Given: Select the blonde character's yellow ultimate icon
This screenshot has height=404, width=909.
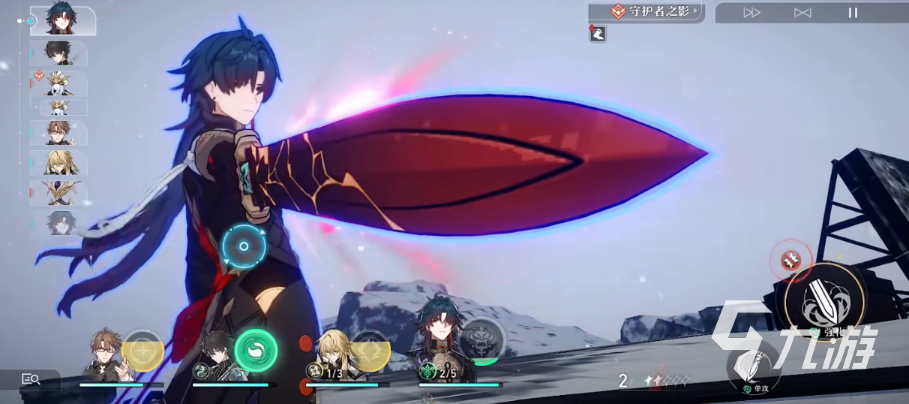Looking at the screenshot, I should [x=370, y=351].
